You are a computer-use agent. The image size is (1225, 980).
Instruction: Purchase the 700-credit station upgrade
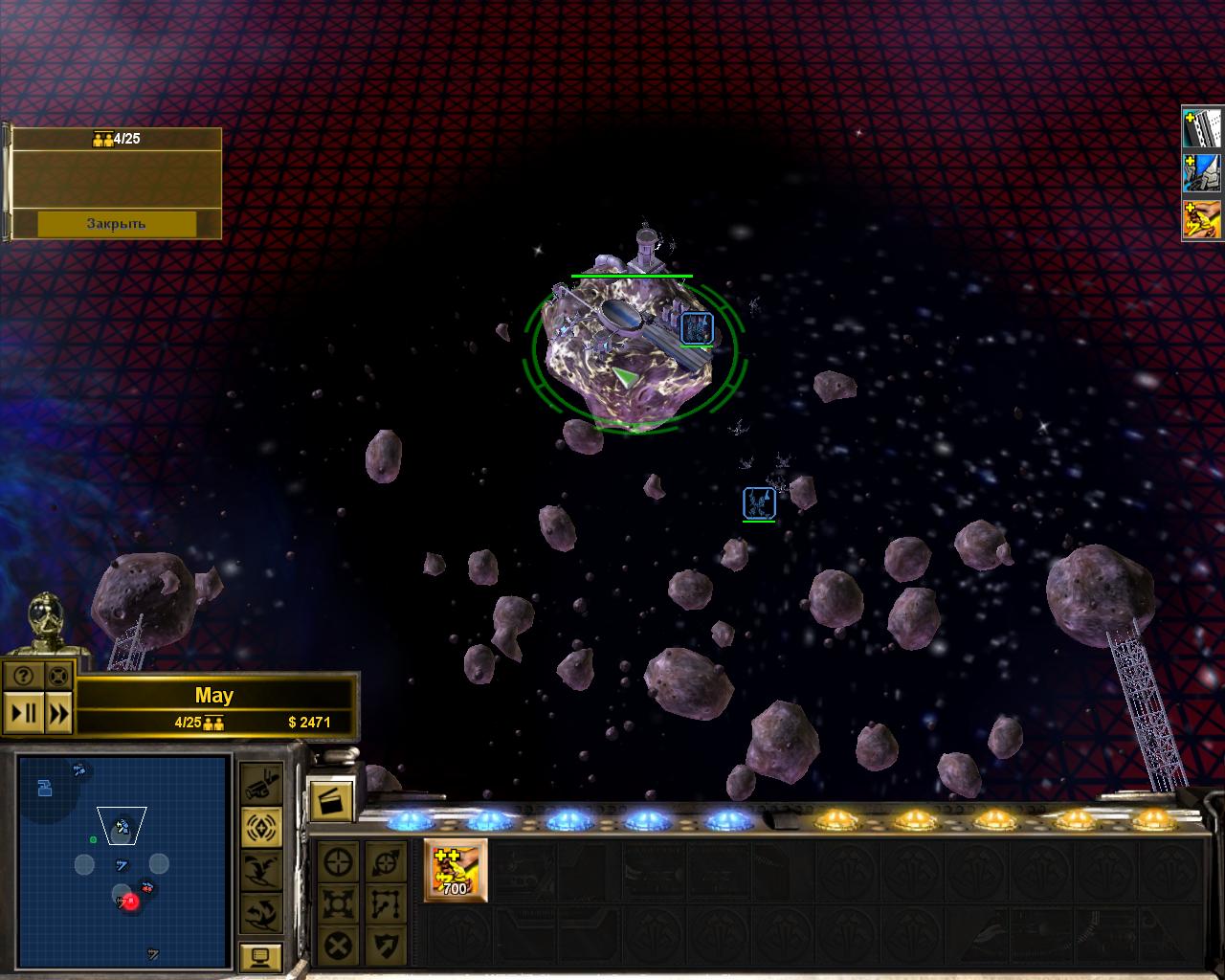[456, 870]
